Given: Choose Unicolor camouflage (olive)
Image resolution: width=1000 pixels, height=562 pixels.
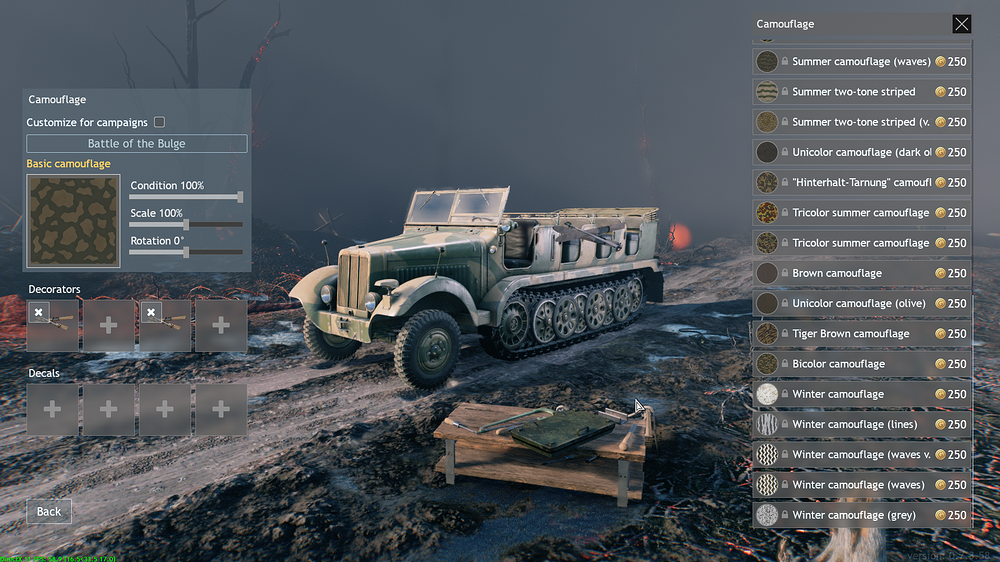Looking at the screenshot, I should [860, 303].
